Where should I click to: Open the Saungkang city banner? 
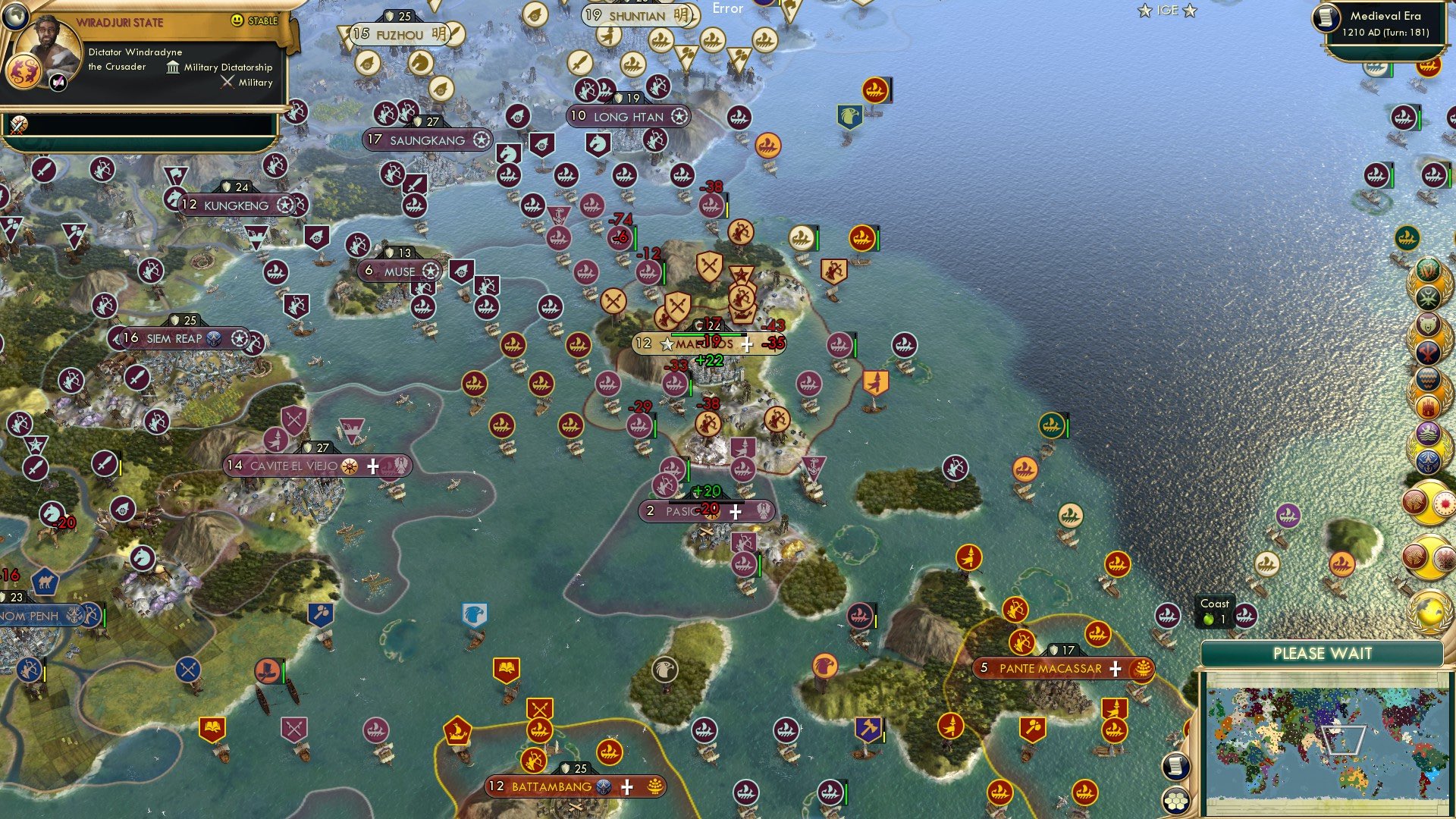pos(427,140)
